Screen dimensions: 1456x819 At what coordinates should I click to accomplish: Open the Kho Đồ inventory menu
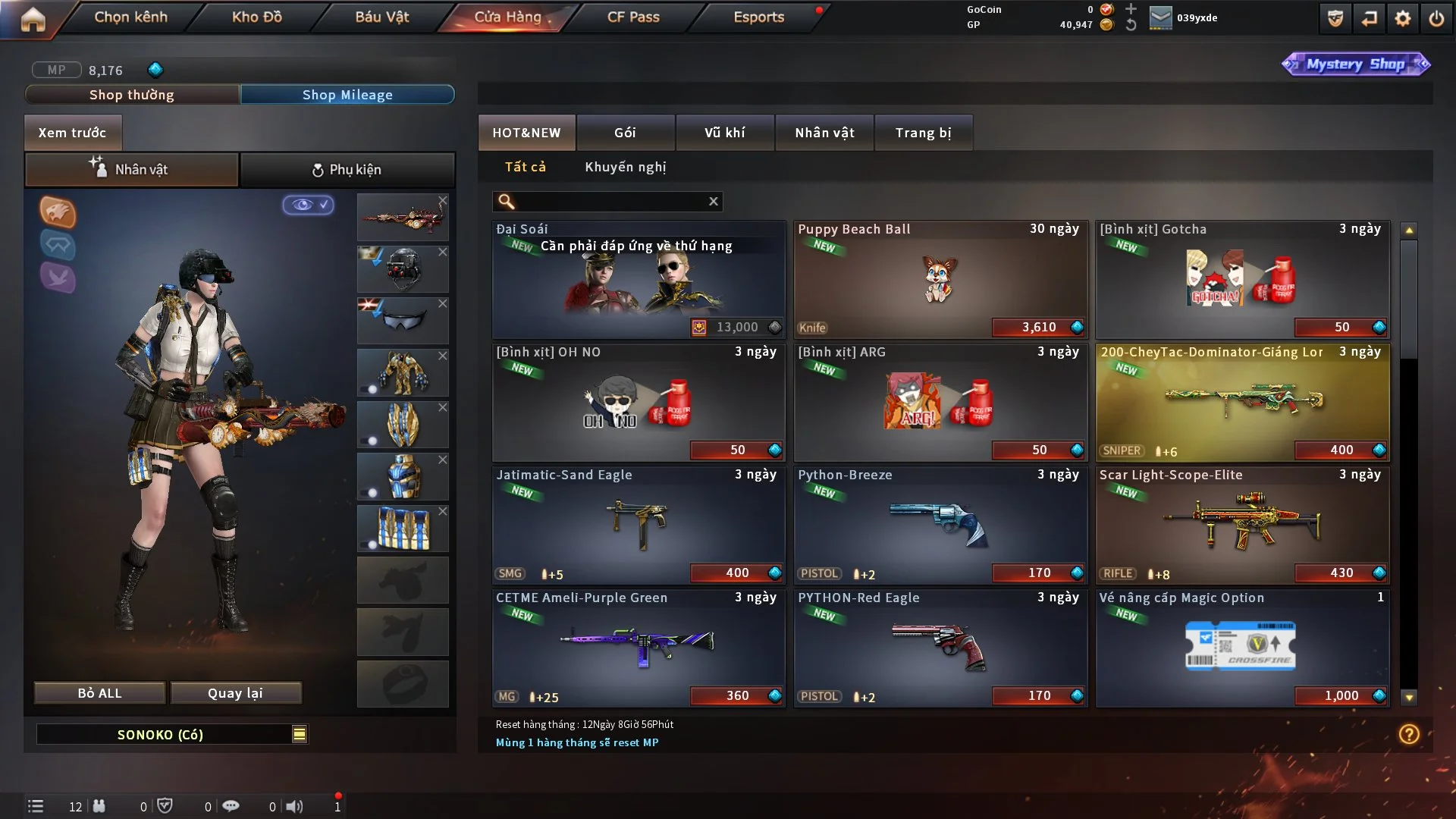[256, 17]
